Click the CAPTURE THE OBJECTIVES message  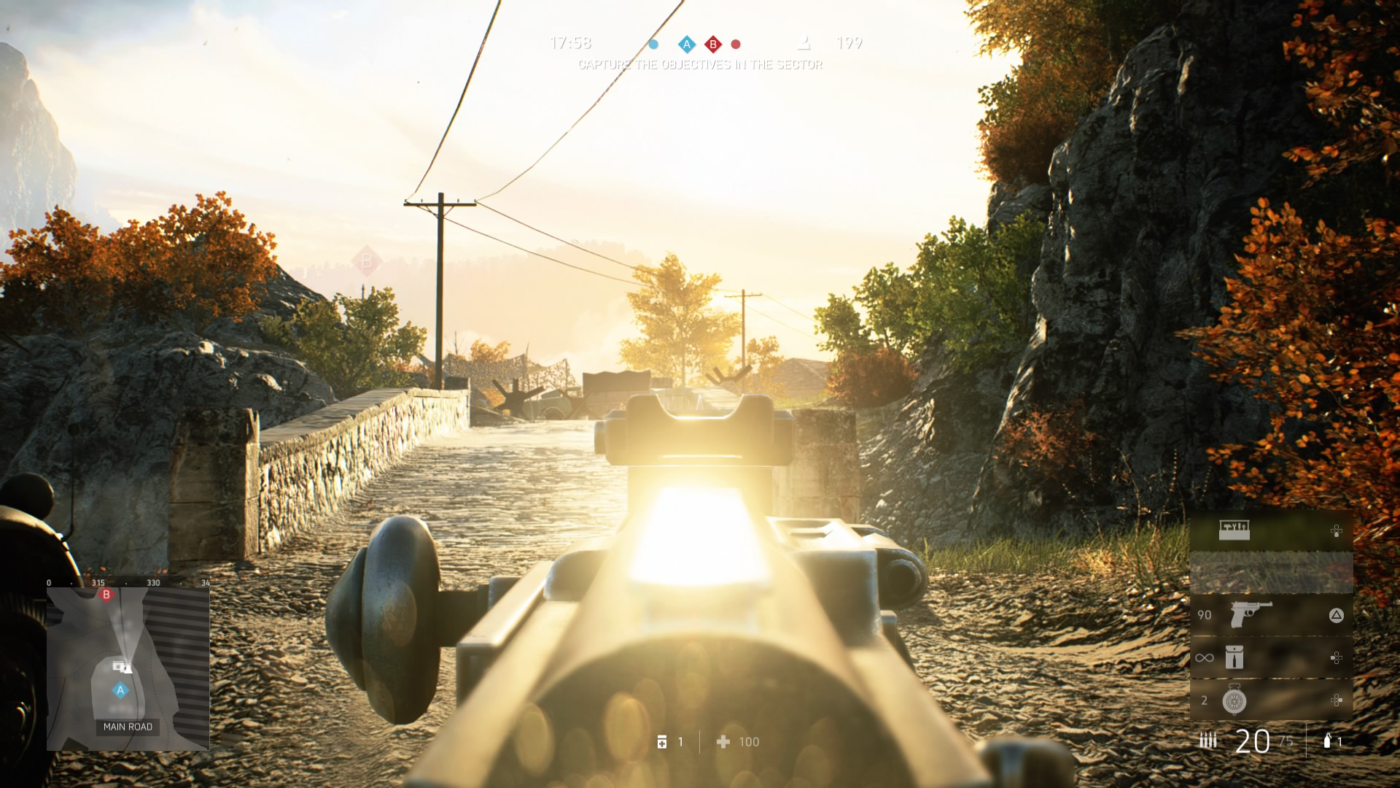point(700,63)
